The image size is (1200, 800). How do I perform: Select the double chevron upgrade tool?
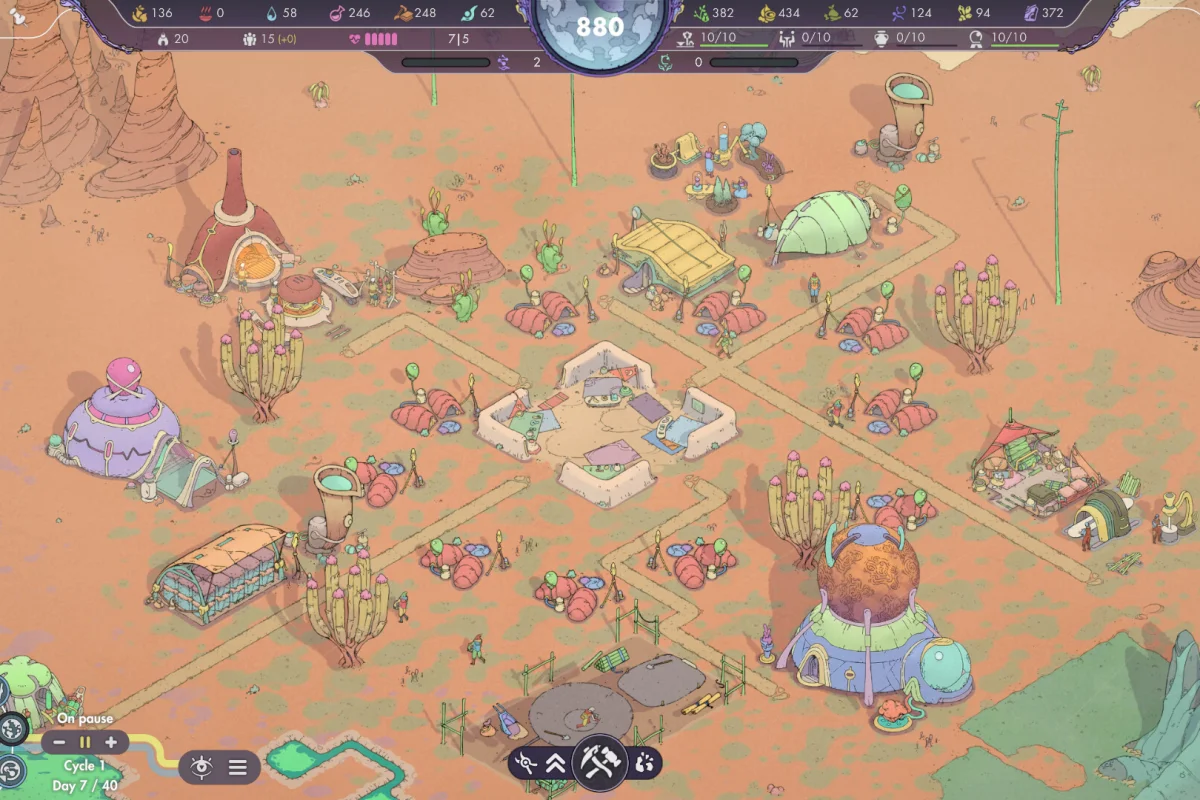click(x=556, y=764)
